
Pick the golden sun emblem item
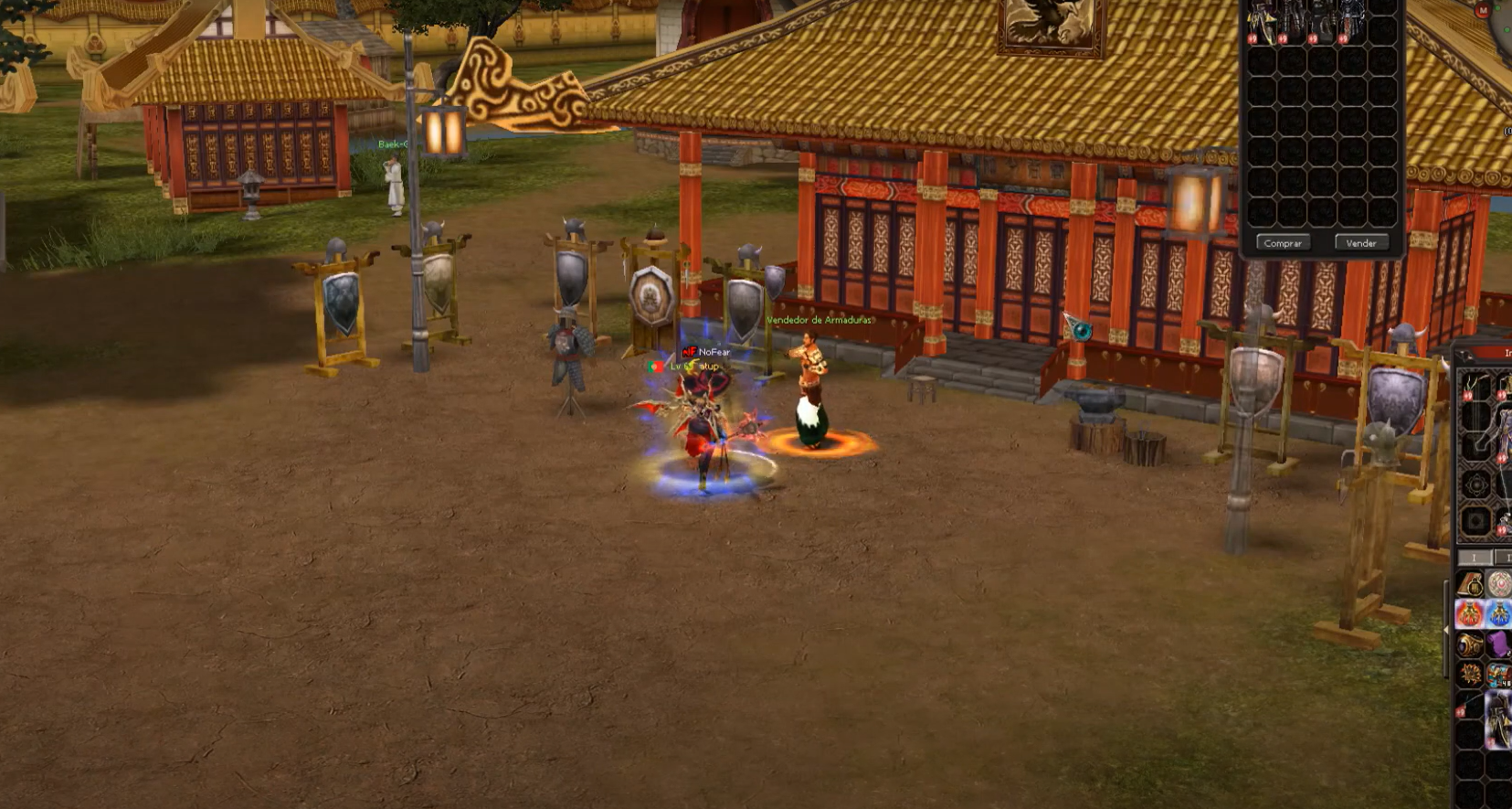pos(1469,675)
